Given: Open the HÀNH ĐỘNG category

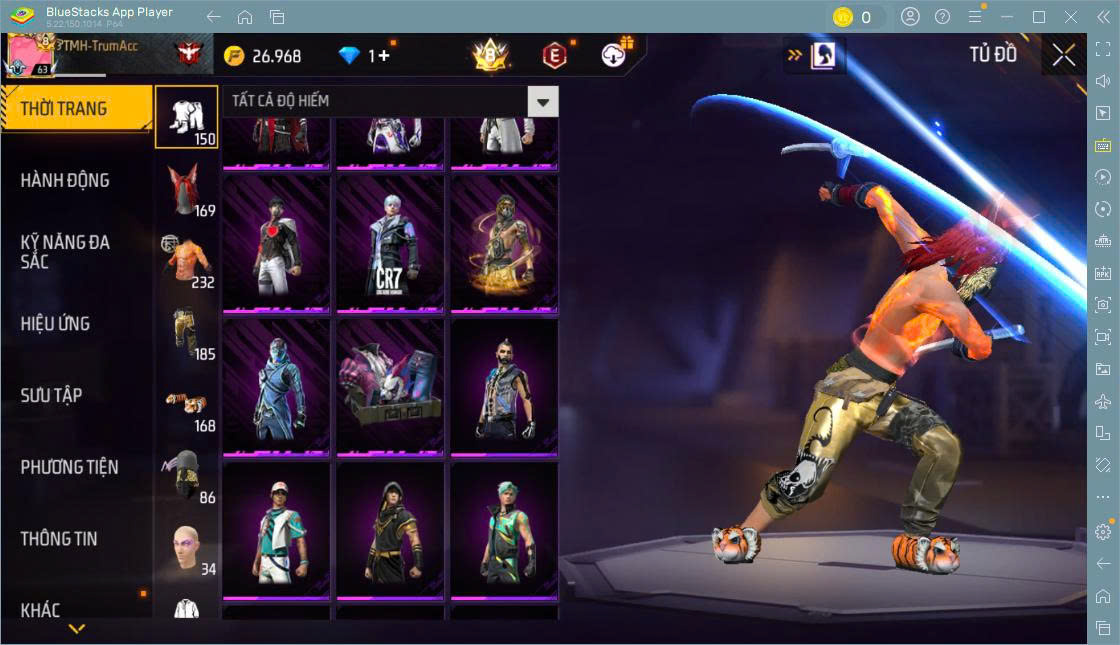Looking at the screenshot, I should tap(65, 180).
